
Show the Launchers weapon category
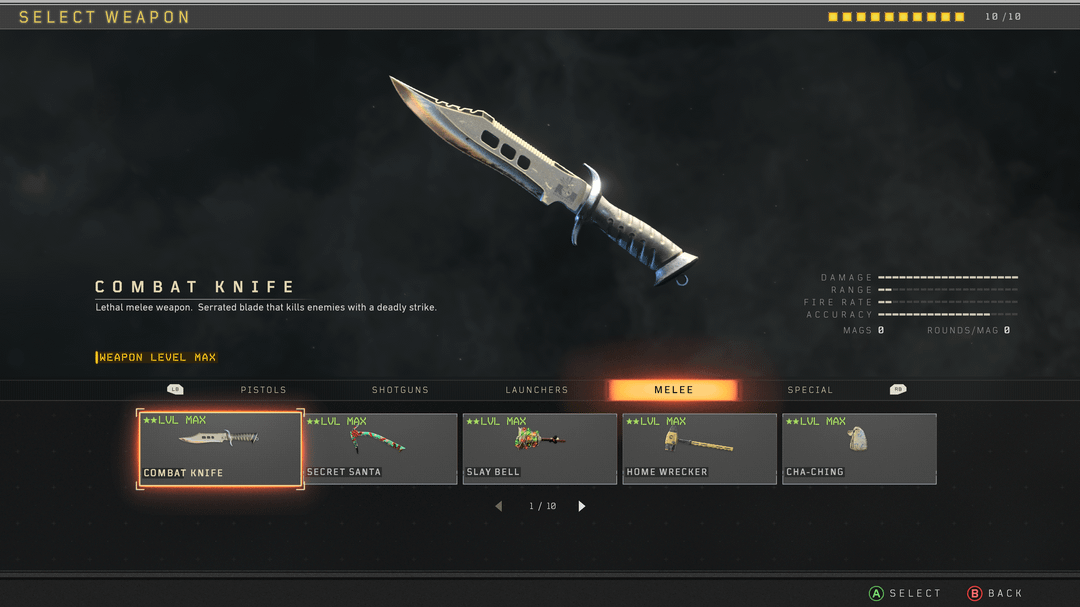pos(537,390)
